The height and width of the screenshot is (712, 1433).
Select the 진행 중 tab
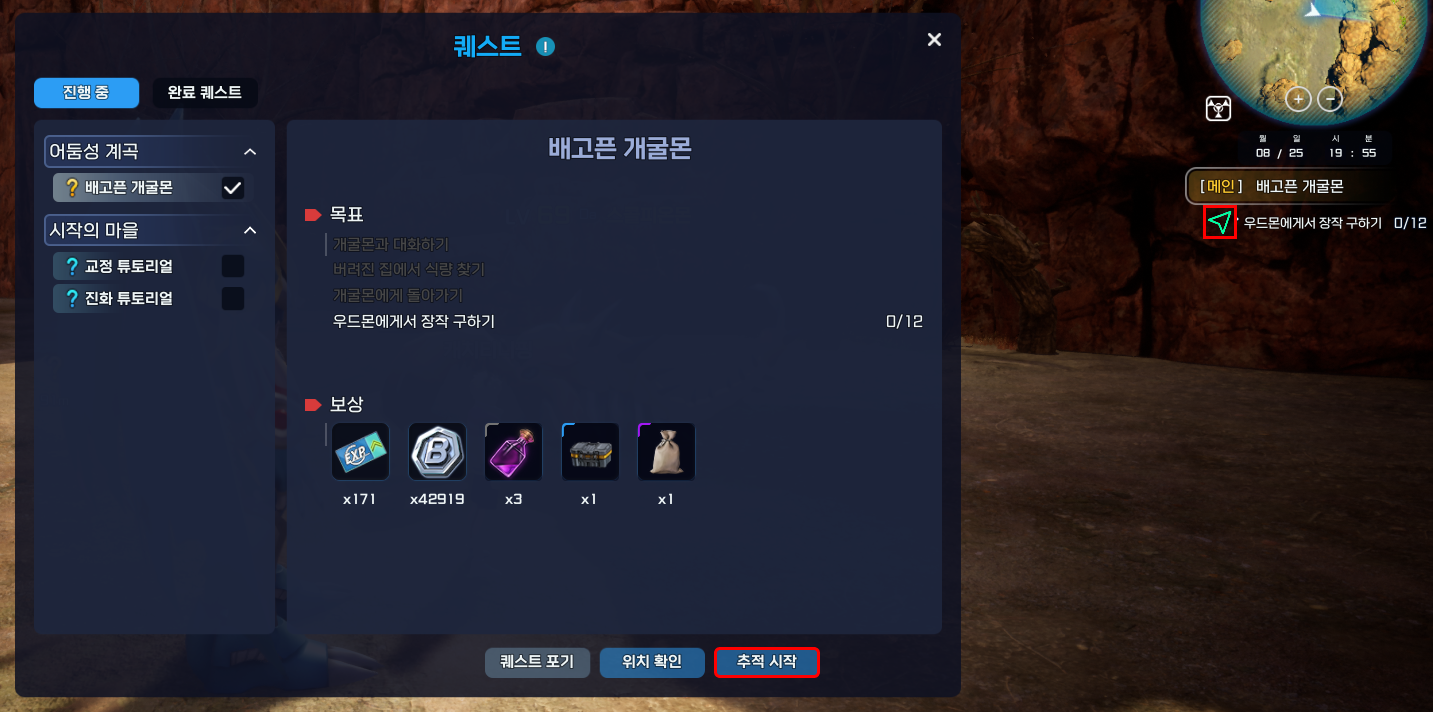pyautogui.click(x=86, y=93)
